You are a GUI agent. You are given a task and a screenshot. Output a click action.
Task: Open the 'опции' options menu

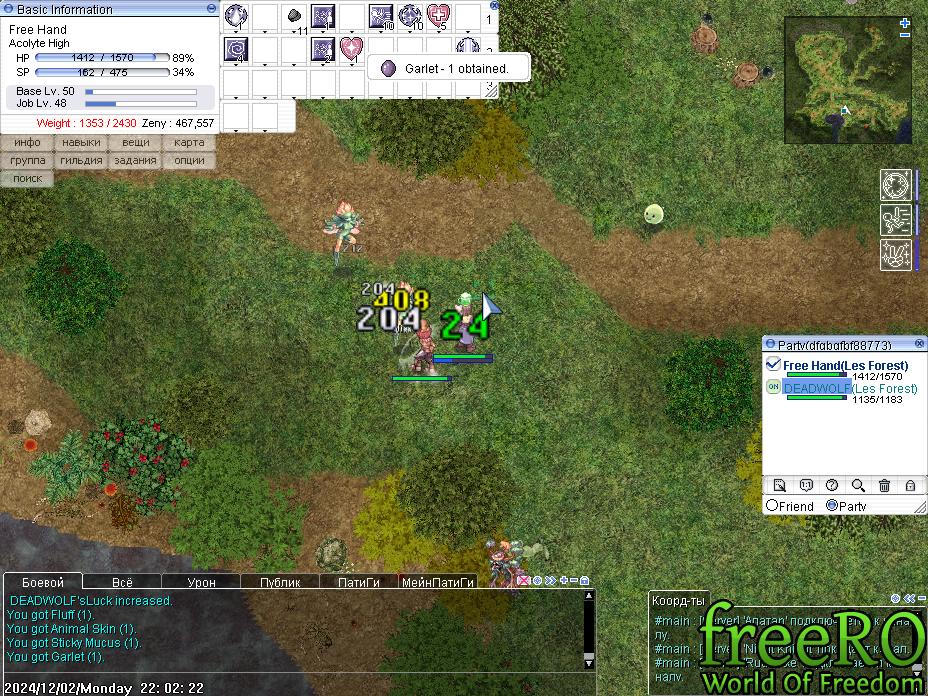point(189,160)
